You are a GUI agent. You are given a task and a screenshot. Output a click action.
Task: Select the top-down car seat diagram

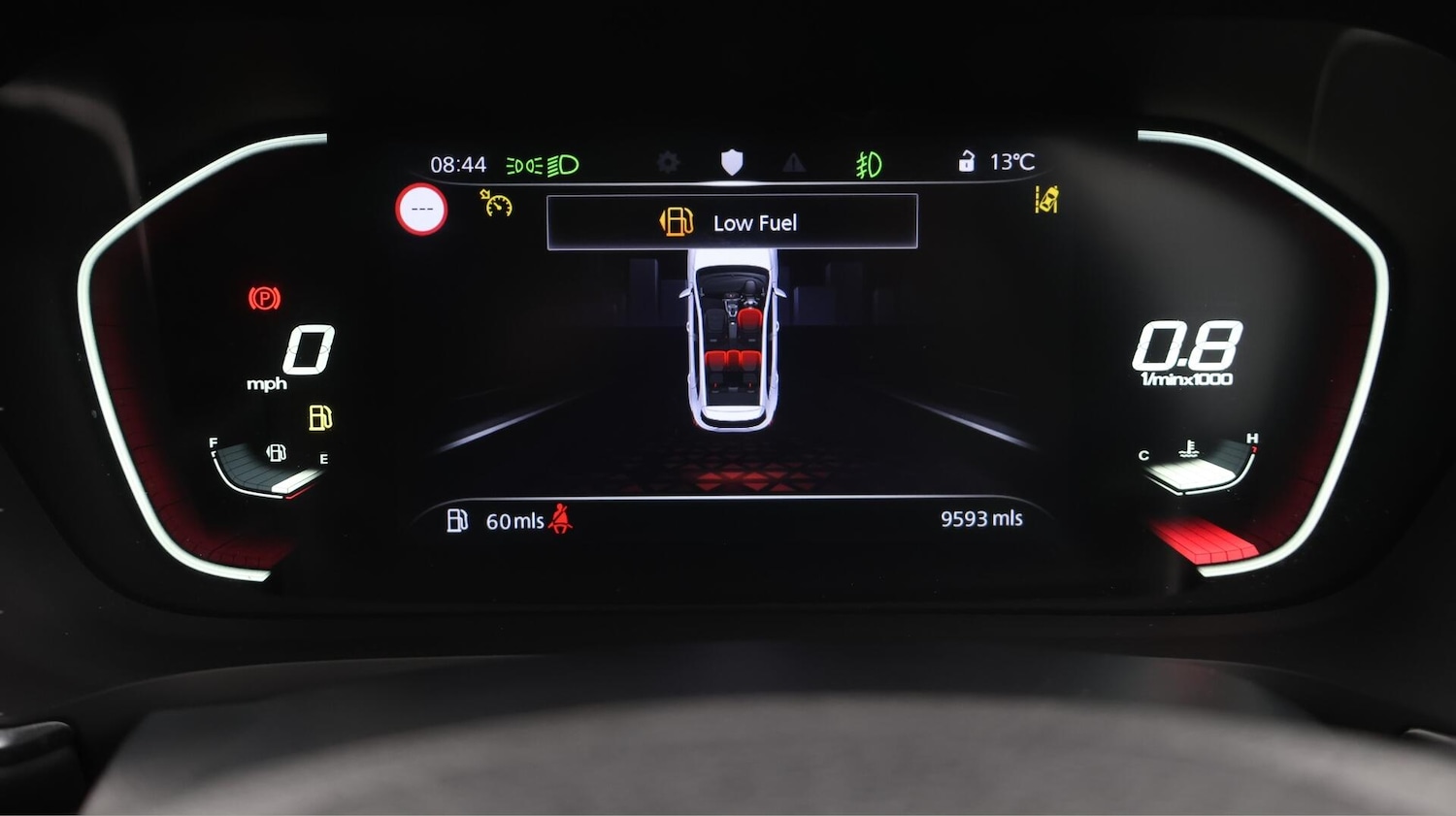733,338
